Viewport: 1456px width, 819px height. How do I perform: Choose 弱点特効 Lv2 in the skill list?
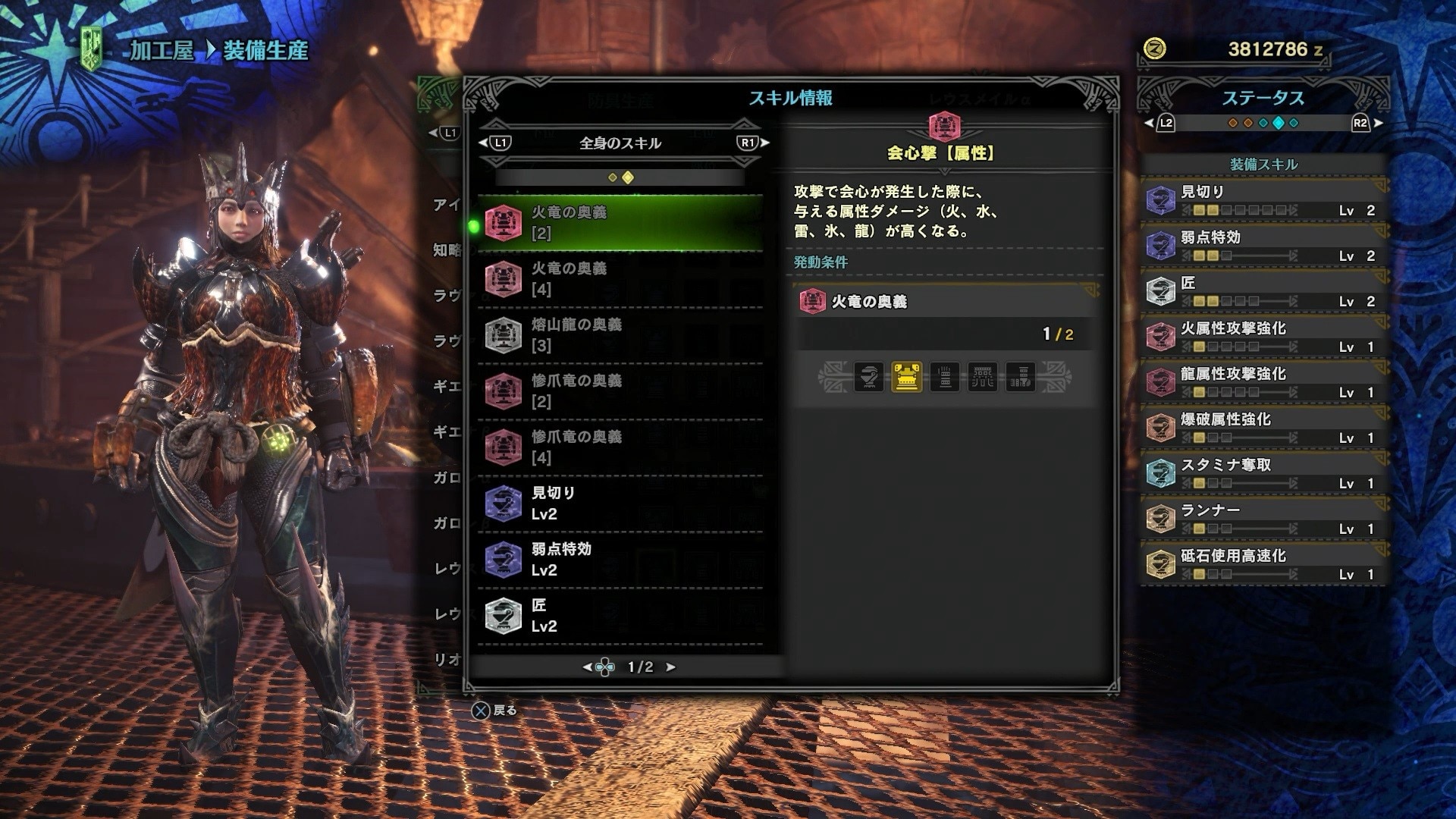pos(620,560)
